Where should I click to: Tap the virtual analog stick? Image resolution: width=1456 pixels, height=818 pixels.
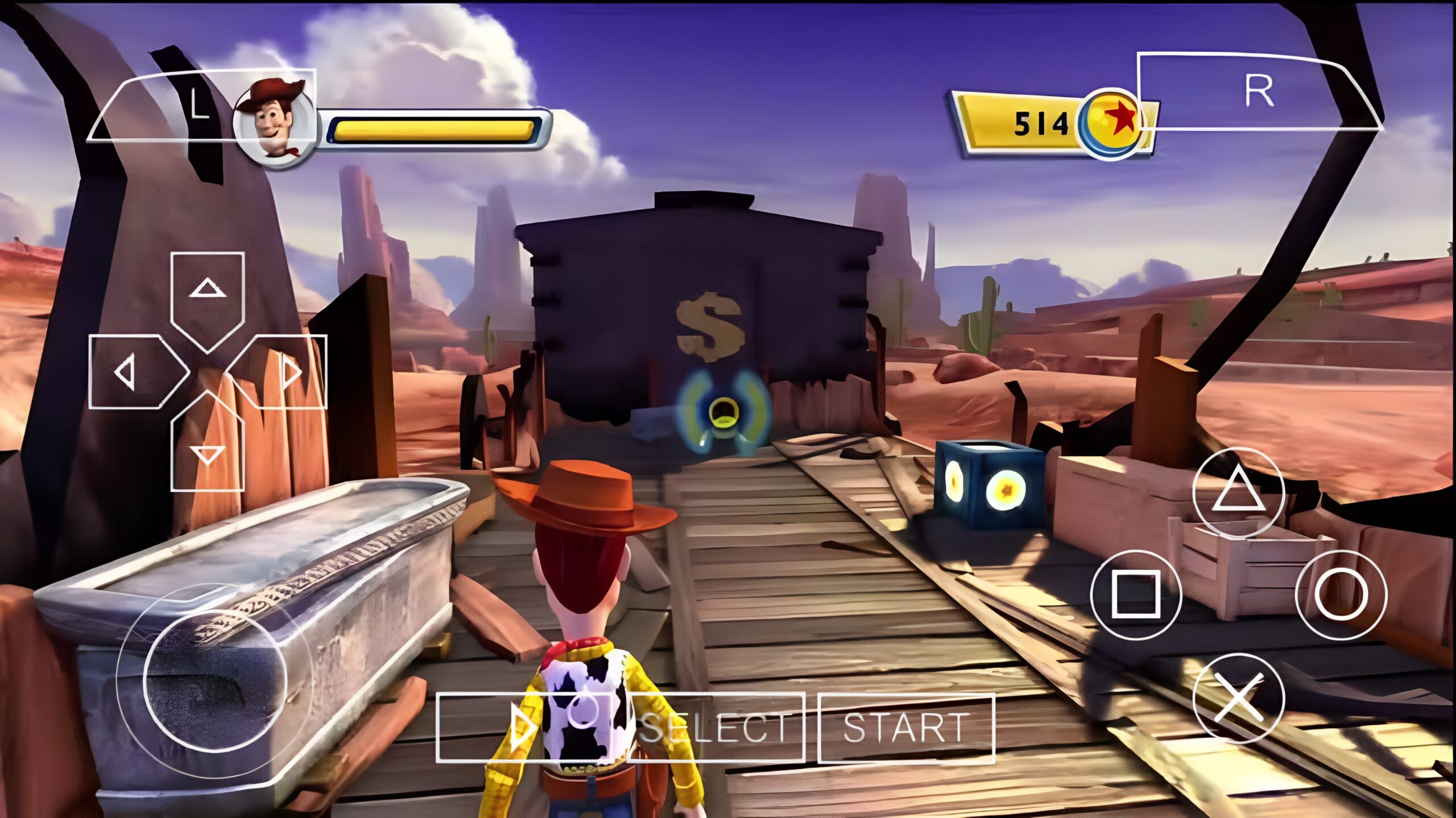214,679
